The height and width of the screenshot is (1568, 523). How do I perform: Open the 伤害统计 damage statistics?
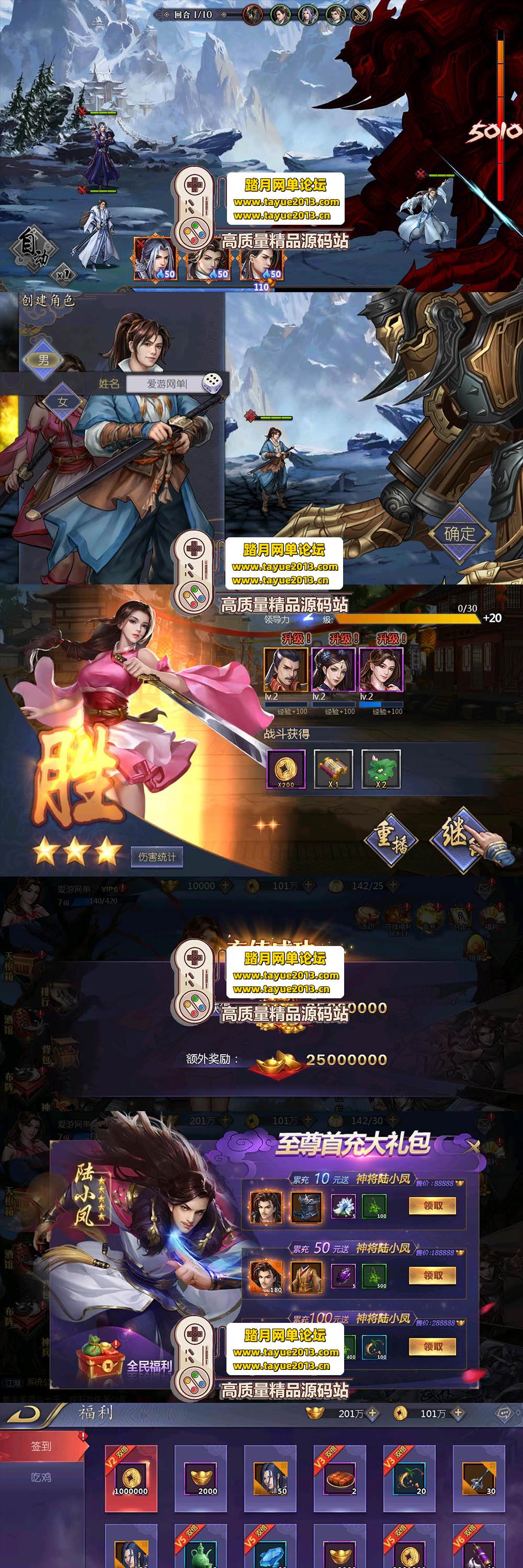156,857
